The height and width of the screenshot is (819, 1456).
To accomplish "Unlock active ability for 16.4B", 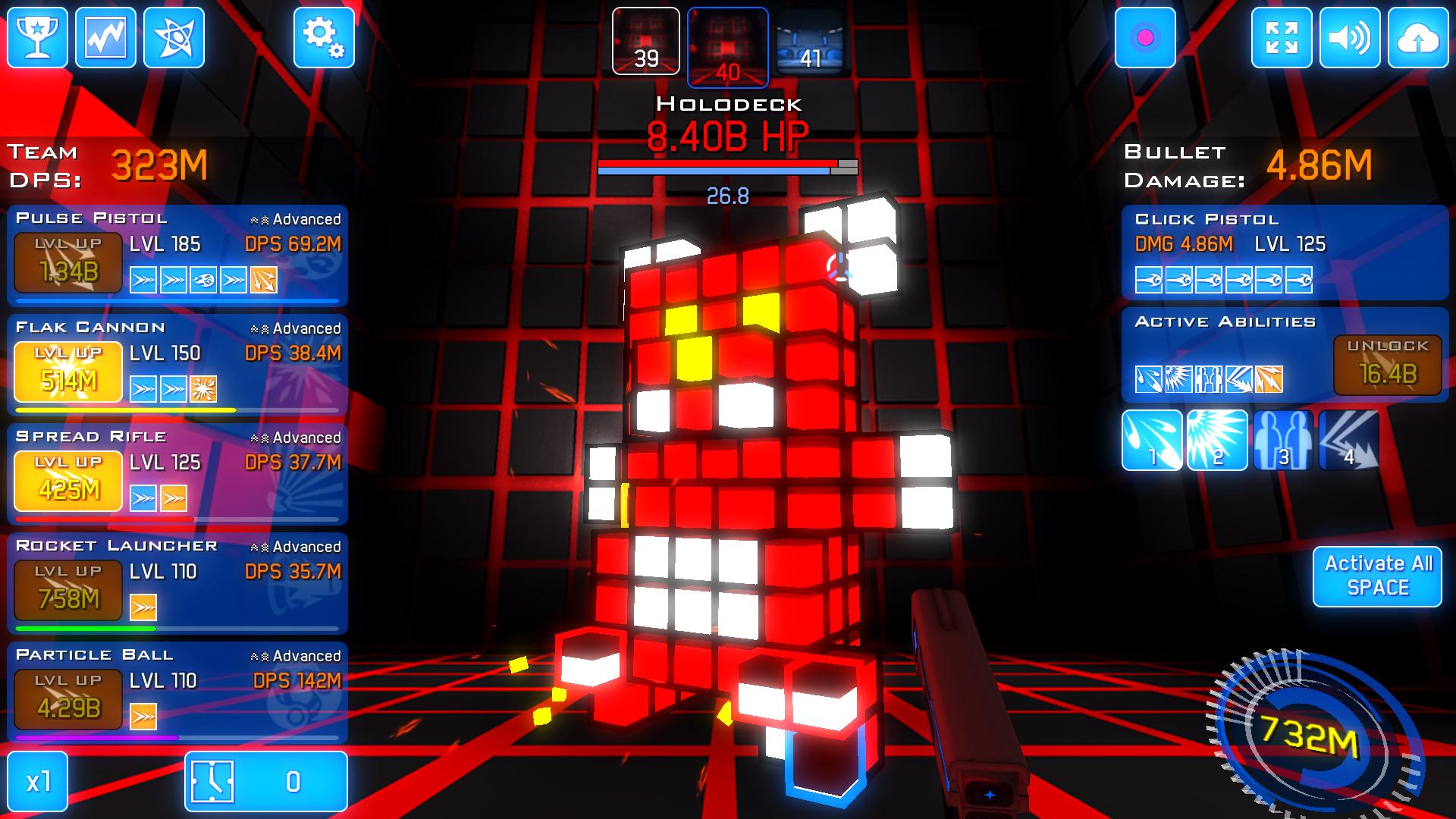I will point(1388,365).
